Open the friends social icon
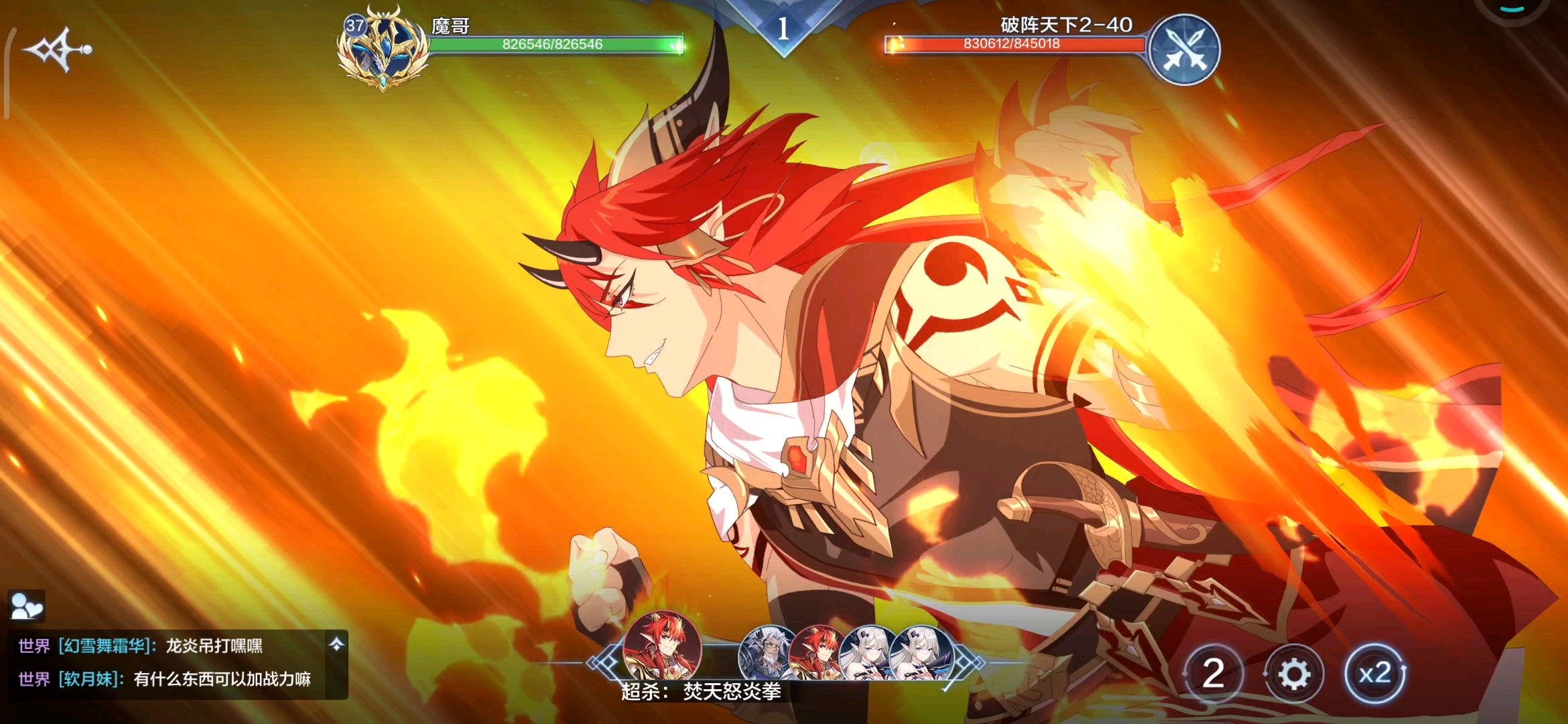Screen dimensions: 1568x724 click(x=27, y=606)
